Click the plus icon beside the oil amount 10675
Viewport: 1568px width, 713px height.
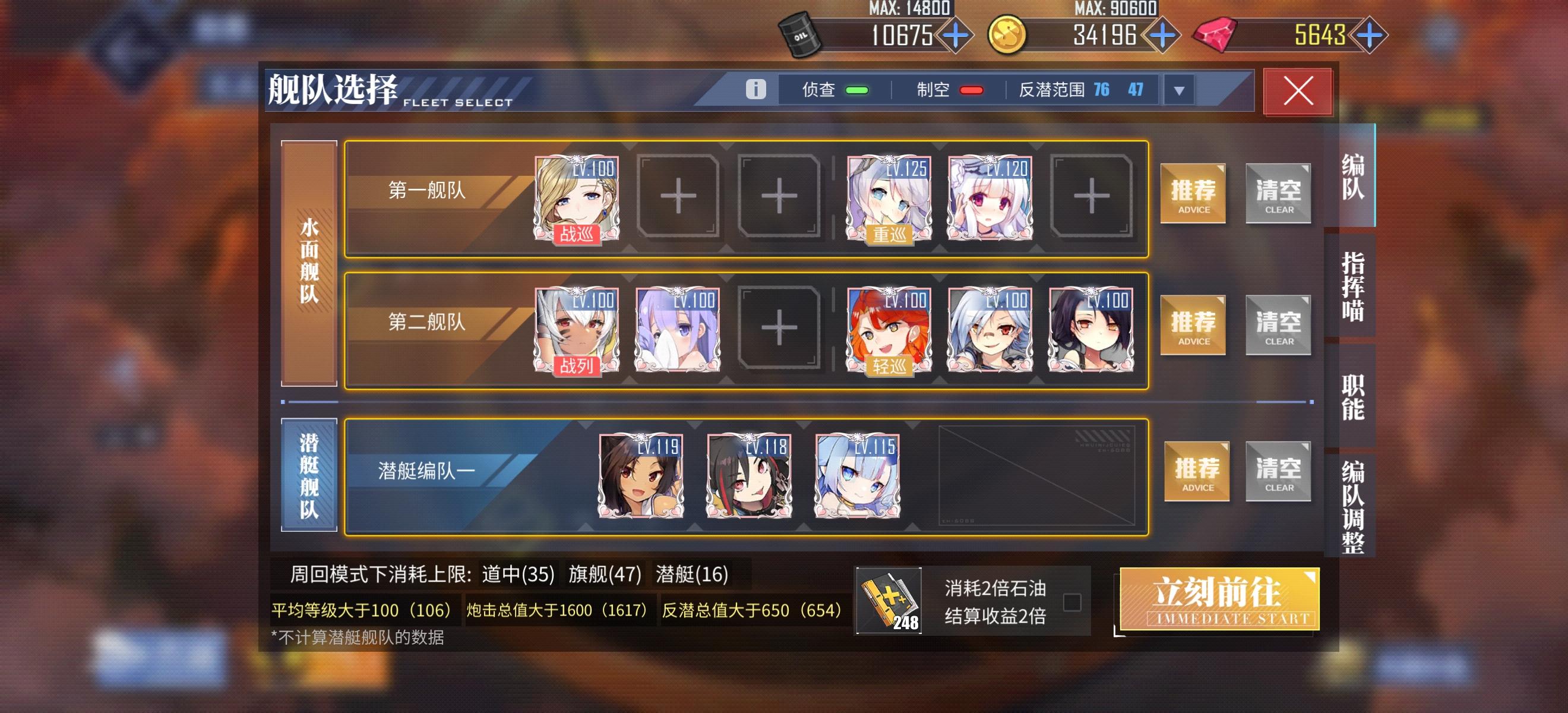(956, 36)
